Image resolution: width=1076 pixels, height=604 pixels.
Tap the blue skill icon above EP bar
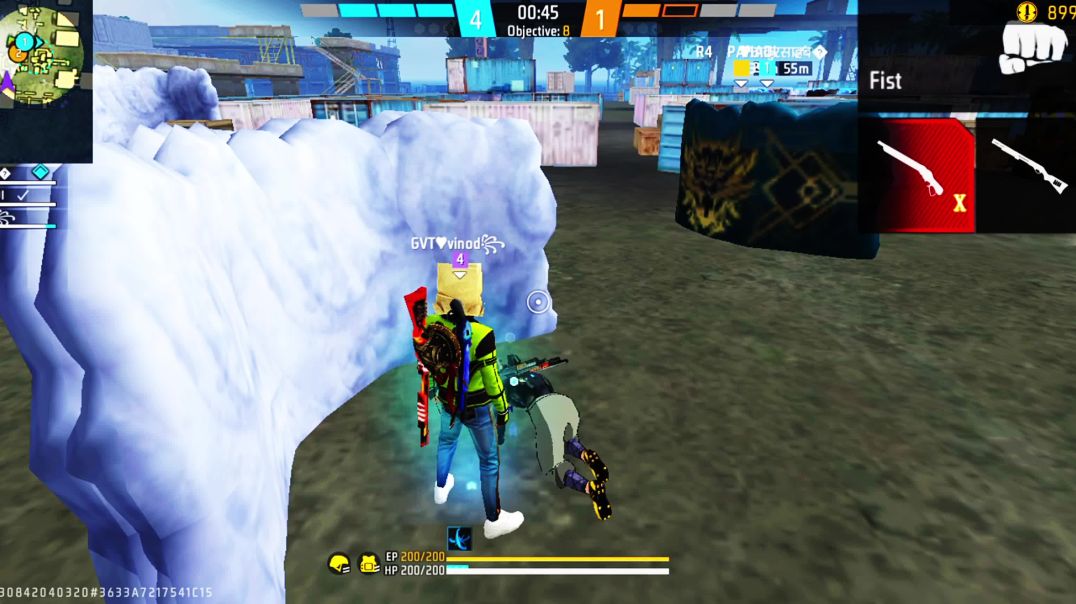point(459,538)
